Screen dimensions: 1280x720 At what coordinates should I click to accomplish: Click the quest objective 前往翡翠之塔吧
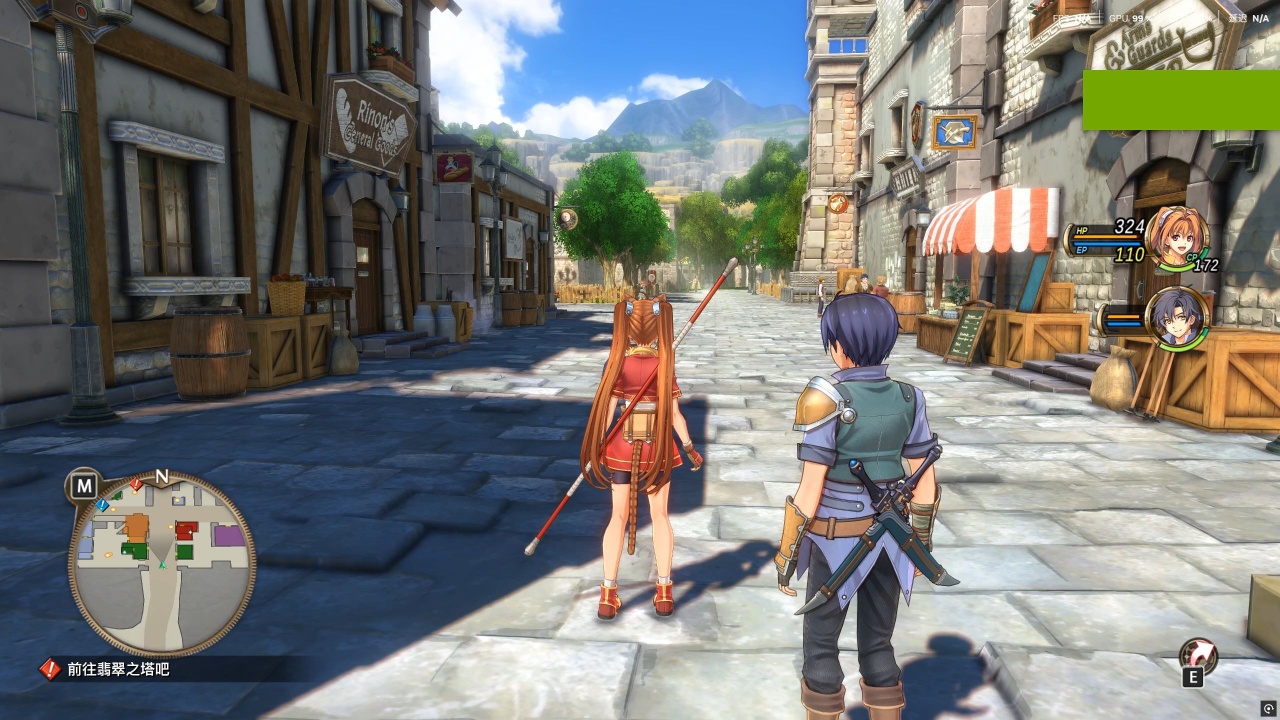point(118,669)
